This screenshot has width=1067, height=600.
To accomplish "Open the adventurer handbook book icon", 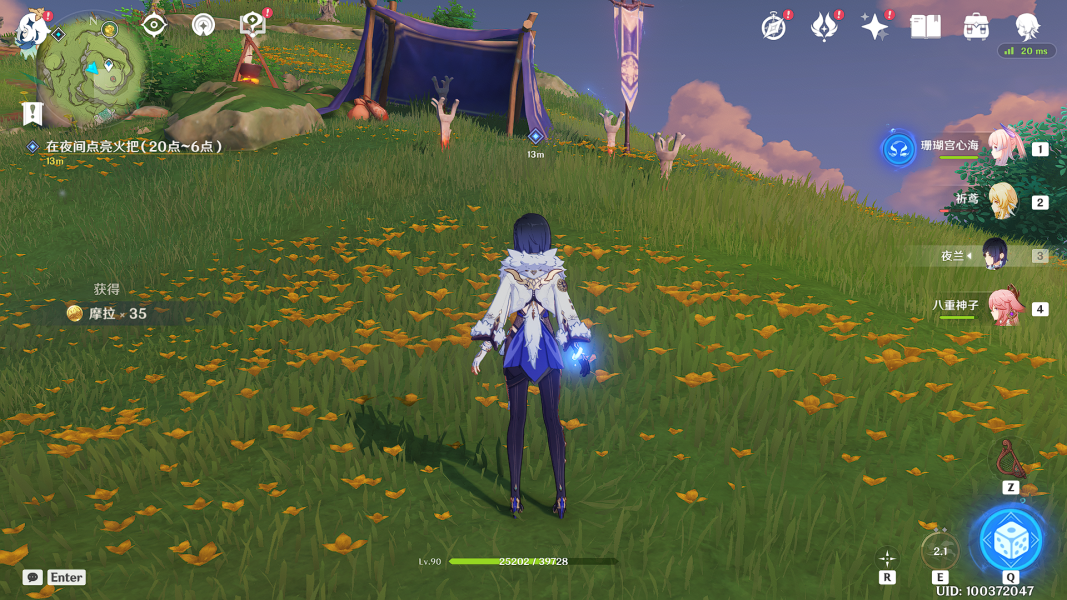I will tap(925, 27).
